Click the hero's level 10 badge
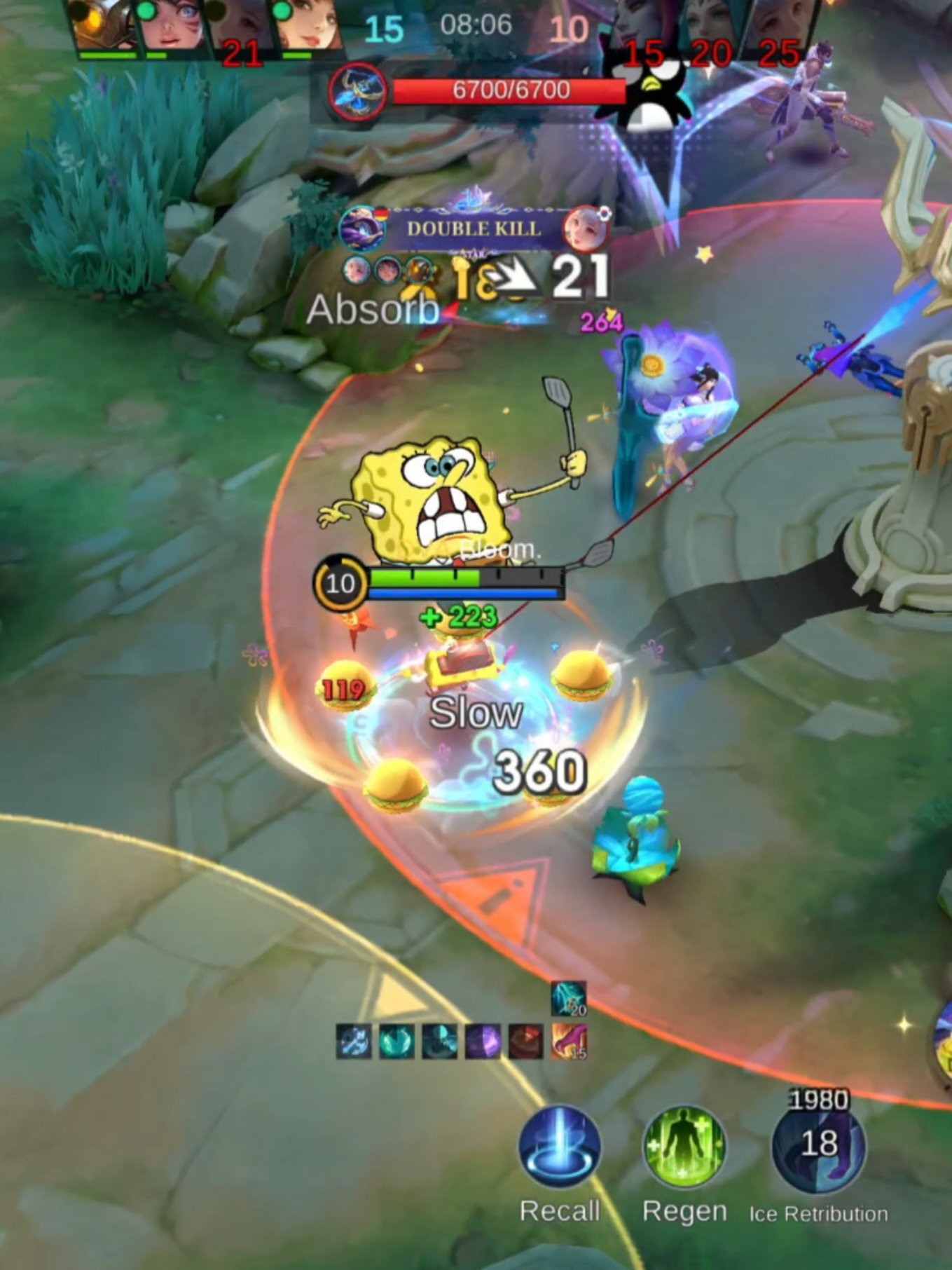952x1270 pixels. [x=338, y=583]
